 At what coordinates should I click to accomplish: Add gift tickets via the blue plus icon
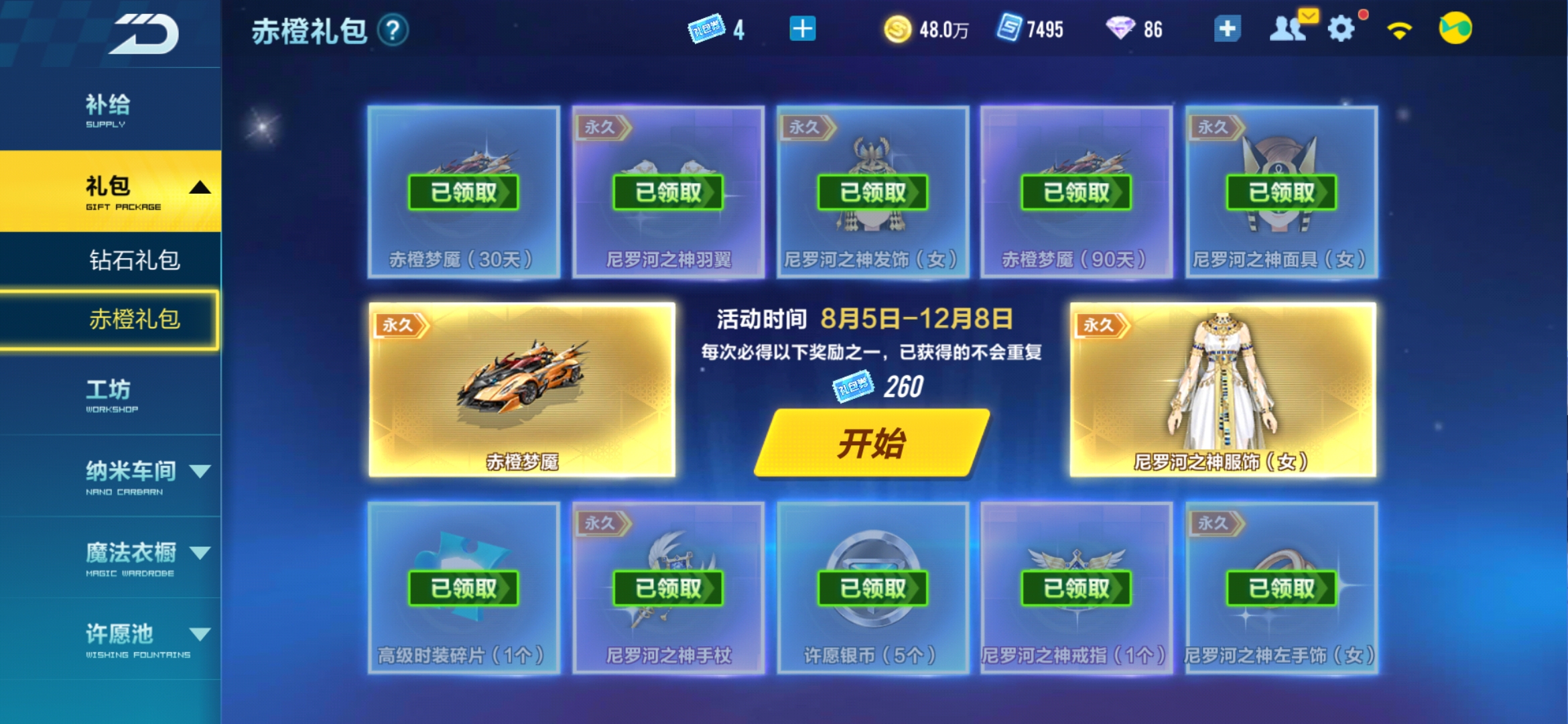pos(803,29)
